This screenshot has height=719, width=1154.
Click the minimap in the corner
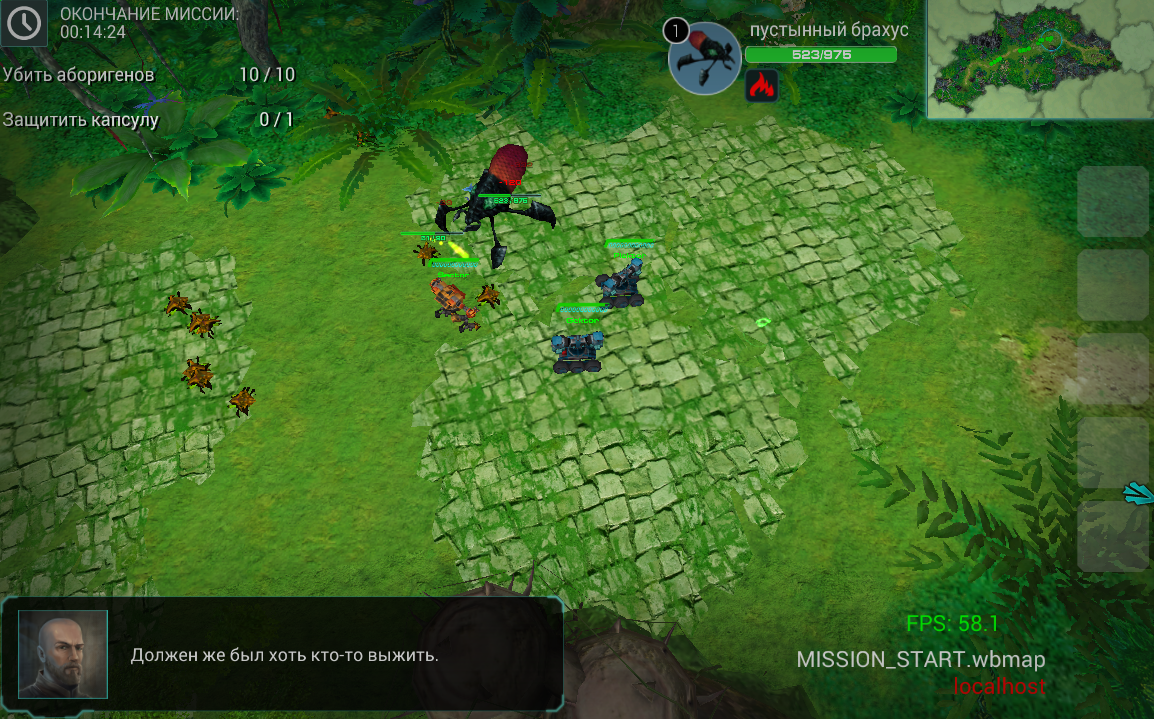coord(1039,59)
